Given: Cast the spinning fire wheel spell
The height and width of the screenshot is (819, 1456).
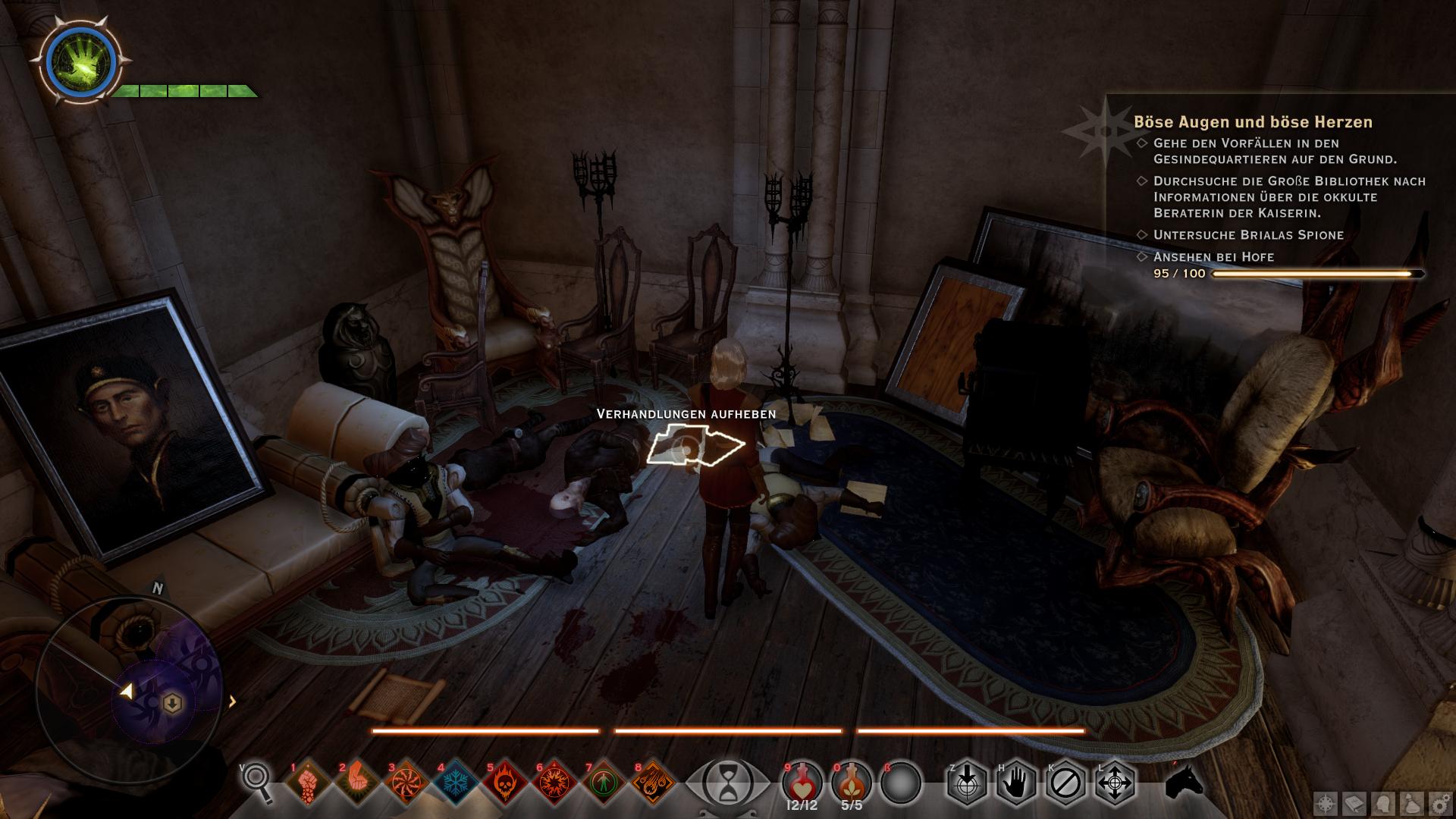Looking at the screenshot, I should [406, 783].
